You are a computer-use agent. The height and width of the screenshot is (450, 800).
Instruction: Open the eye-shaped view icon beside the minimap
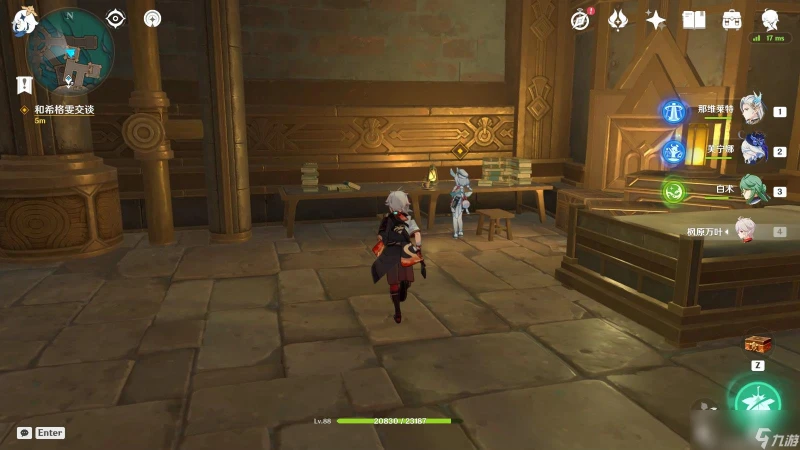coord(116,18)
